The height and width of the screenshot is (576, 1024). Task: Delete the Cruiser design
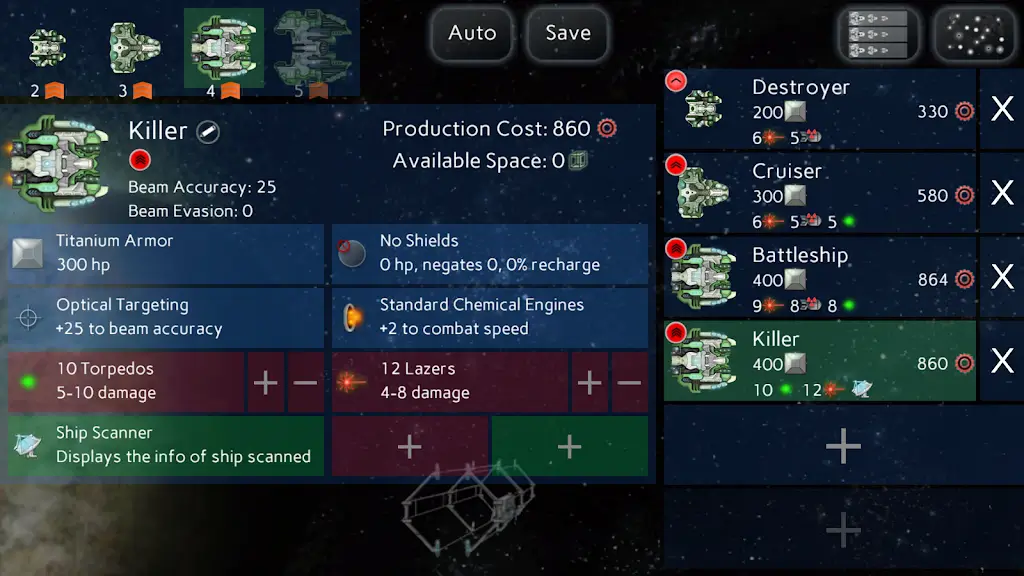(1001, 193)
